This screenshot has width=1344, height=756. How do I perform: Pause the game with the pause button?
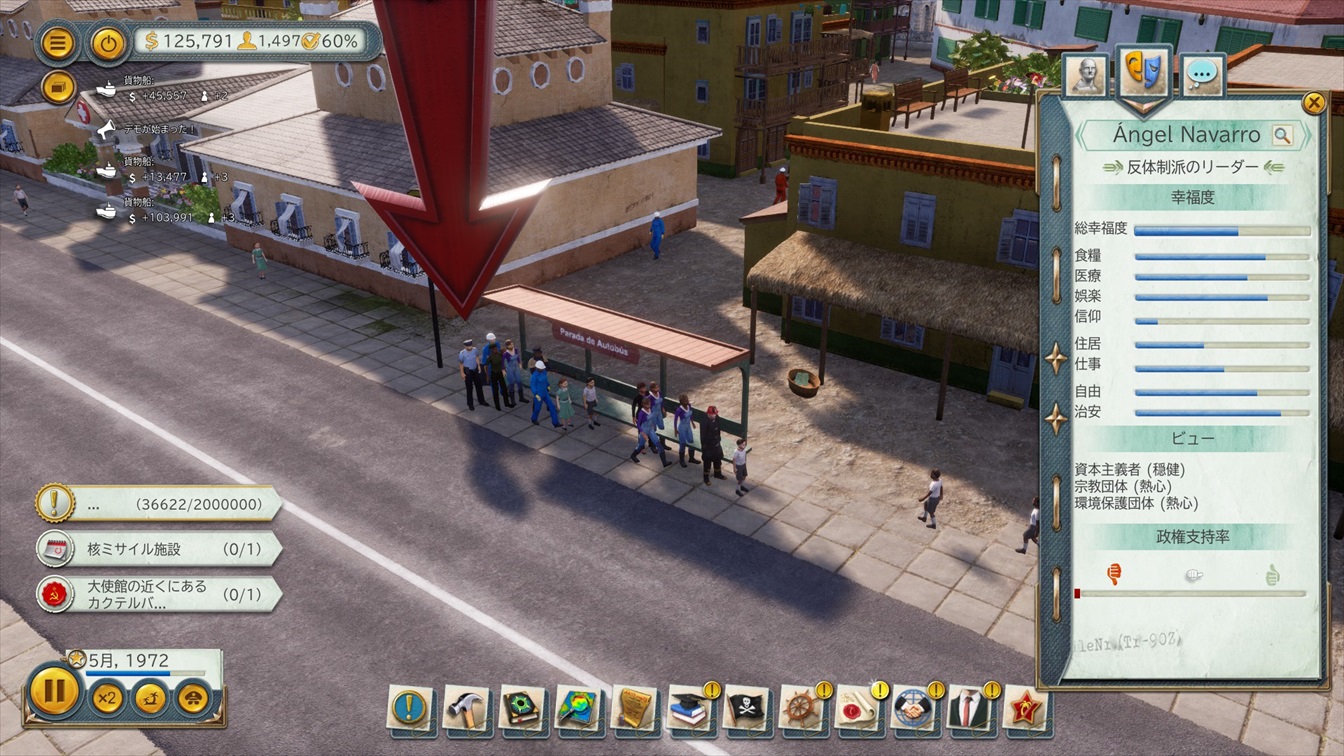(x=54, y=691)
